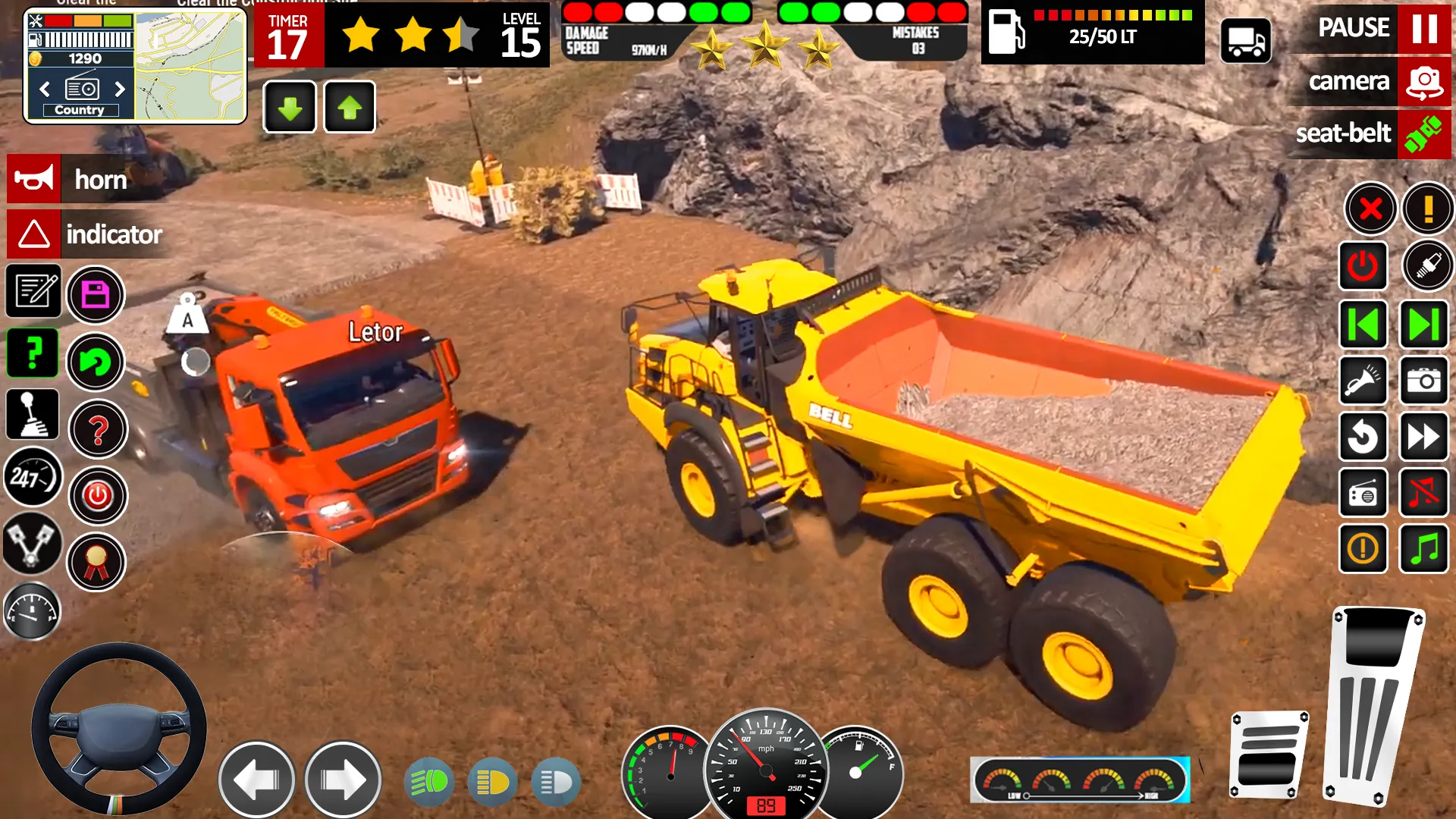1456x819 pixels.
Task: Click the fuel gauge showing 25/50 LT
Action: 1092,34
